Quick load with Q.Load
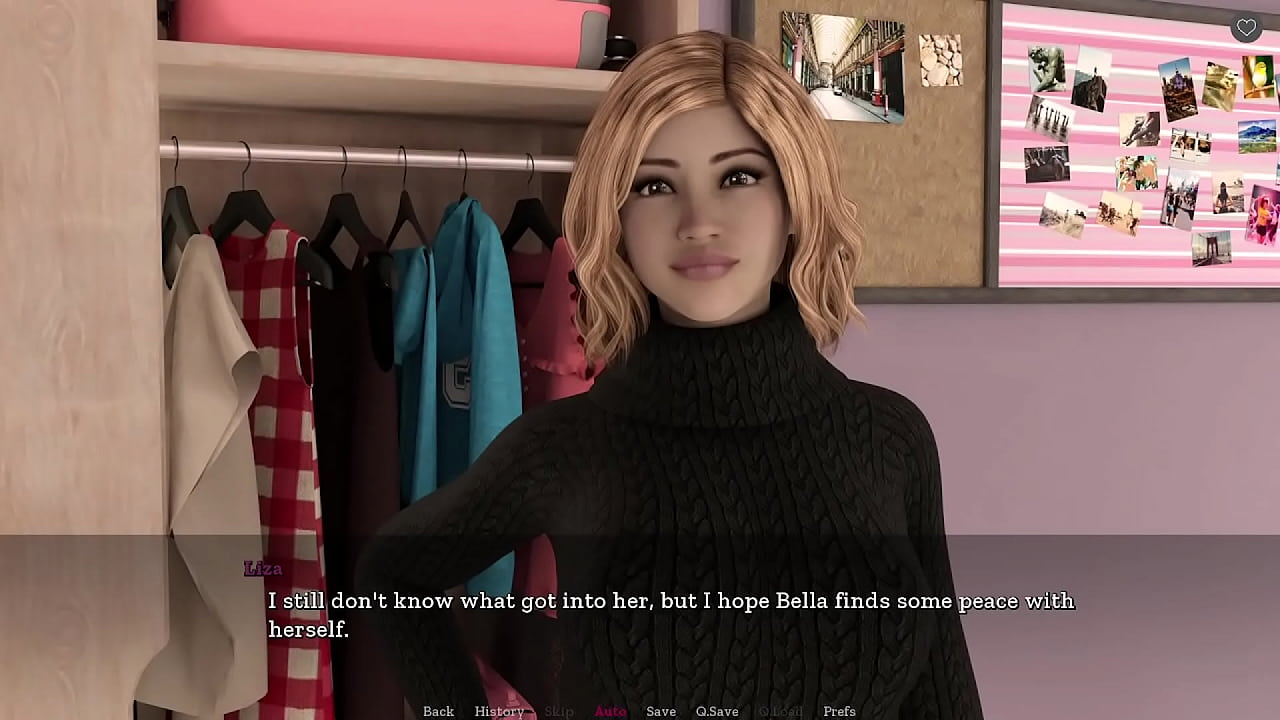Image resolution: width=1280 pixels, height=720 pixels. click(x=780, y=711)
